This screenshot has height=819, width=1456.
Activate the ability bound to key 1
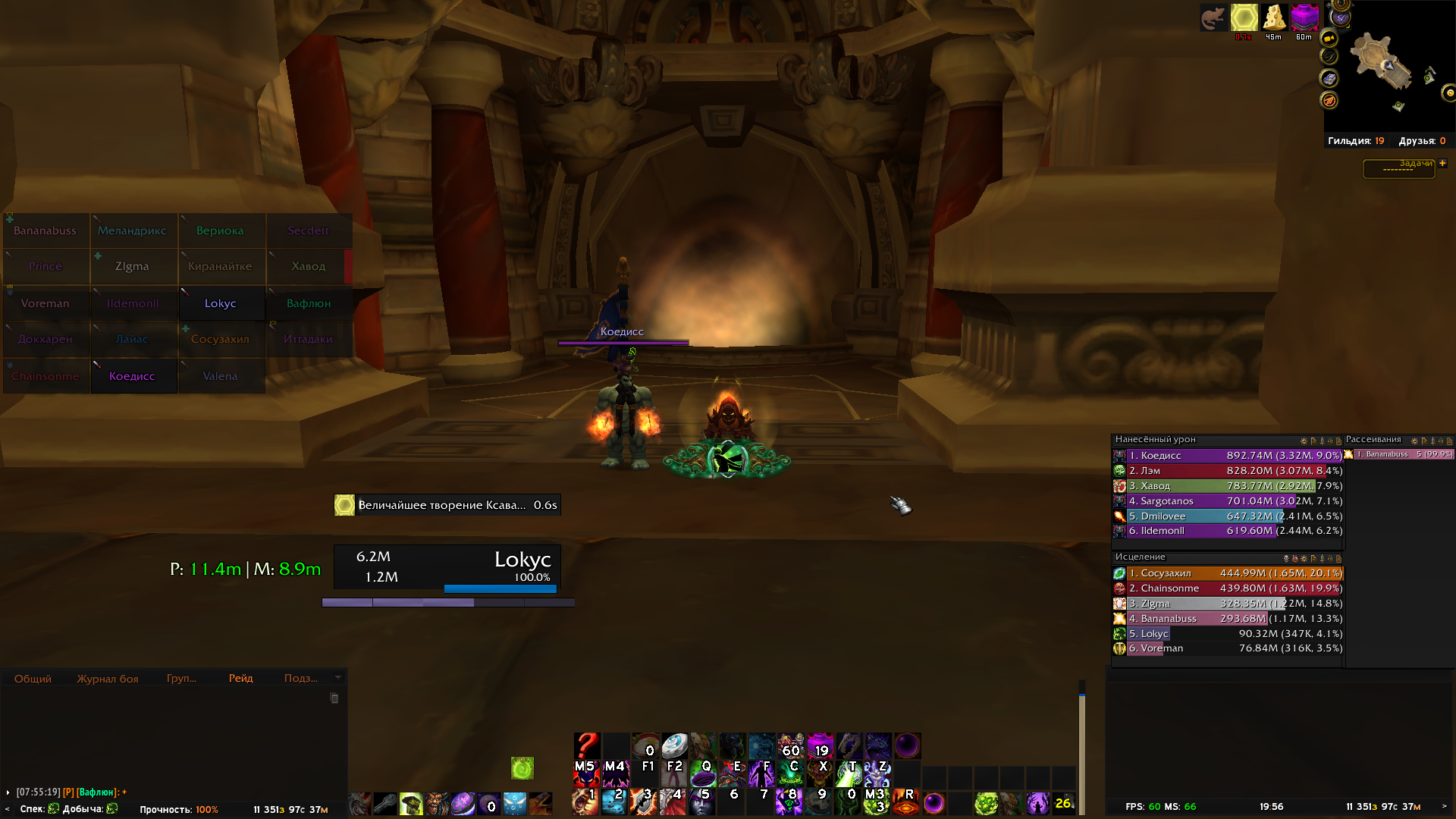(x=586, y=800)
